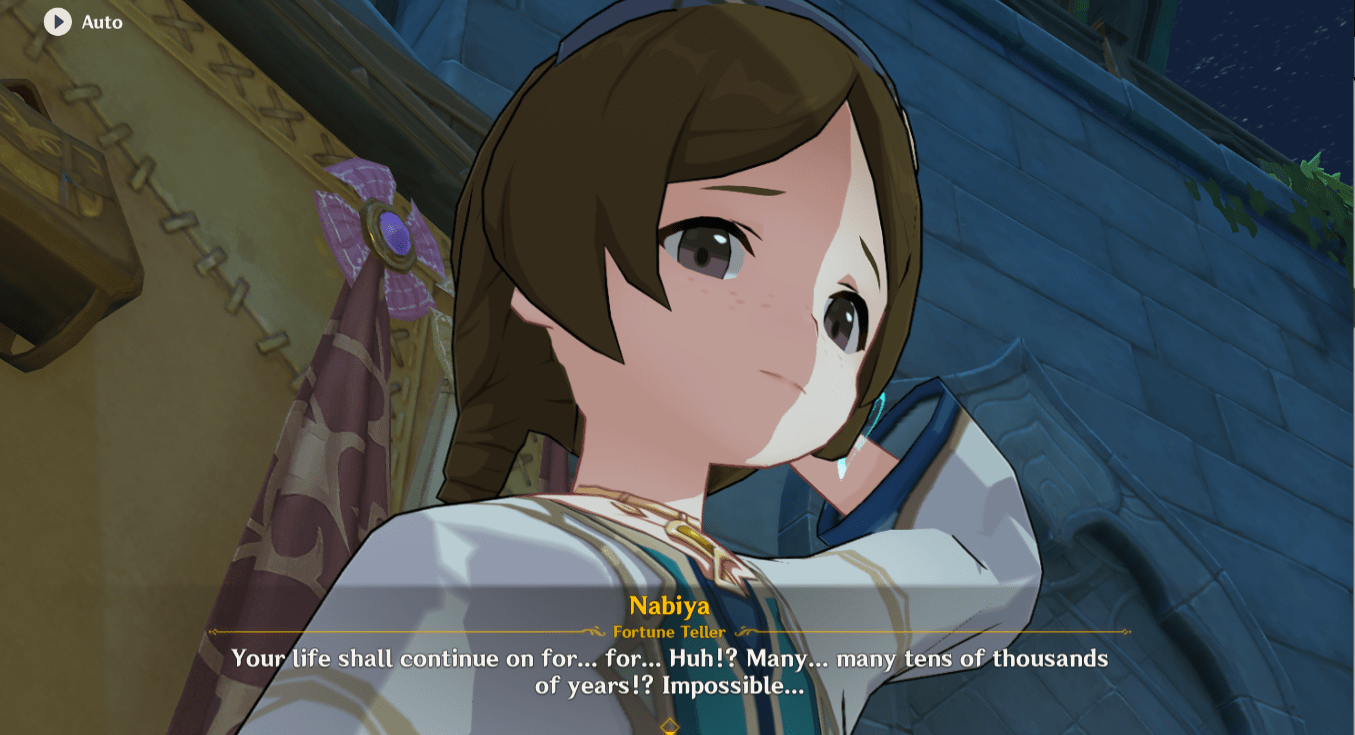The height and width of the screenshot is (735, 1355).
Task: Click the Auto play triangle icon
Action: [57, 22]
